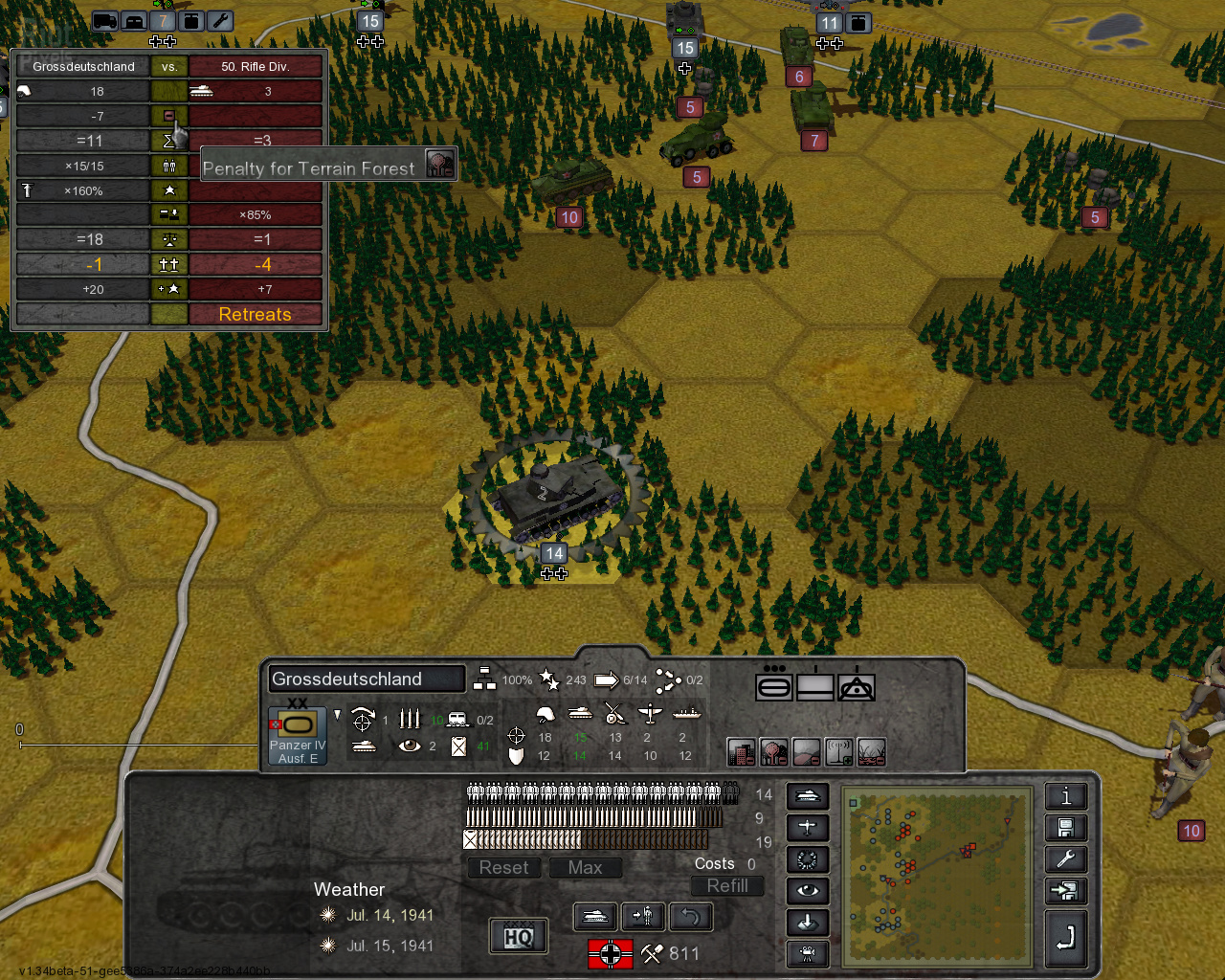Click the minimap
Screen dimensions: 1225x980
point(937,875)
